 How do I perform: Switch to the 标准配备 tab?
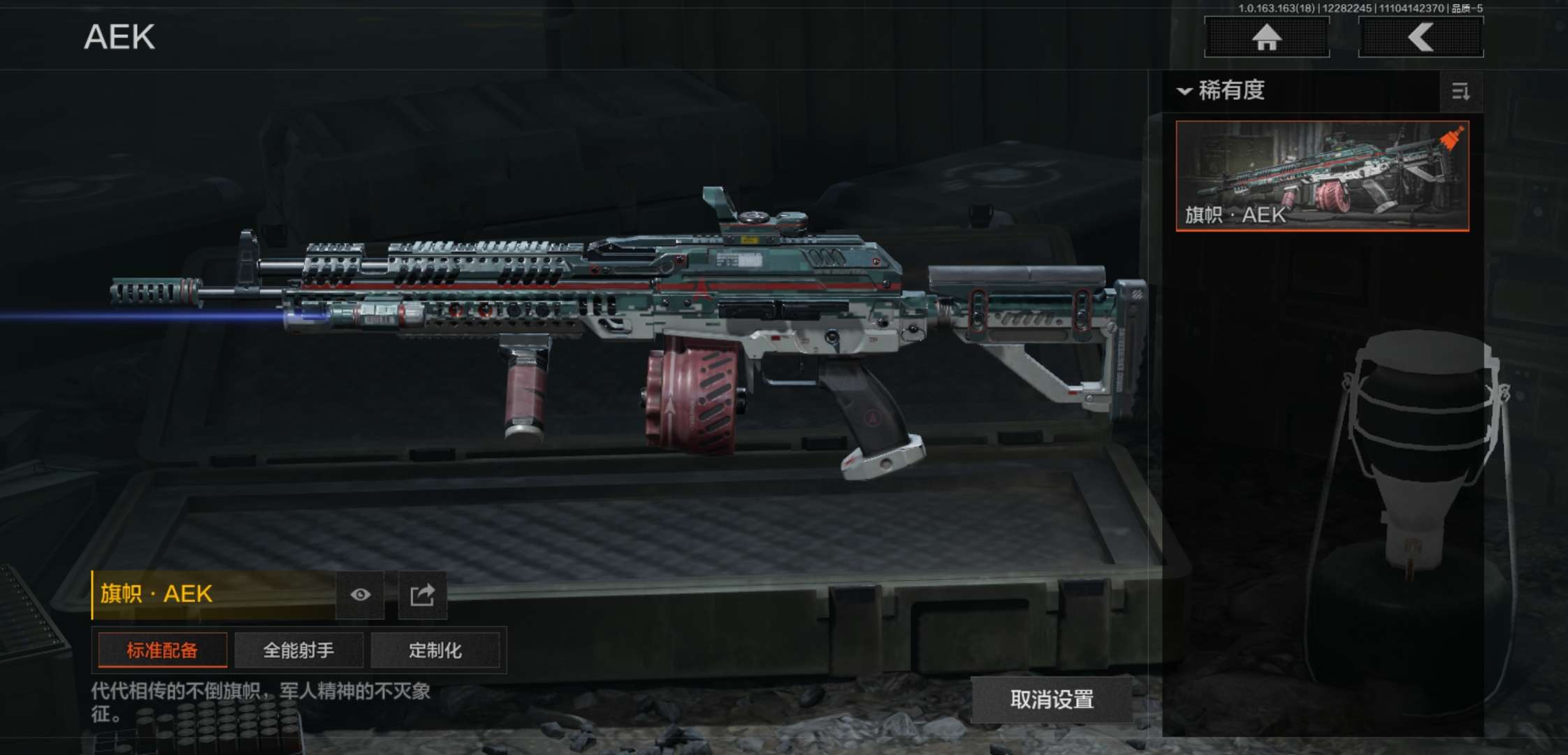click(162, 651)
